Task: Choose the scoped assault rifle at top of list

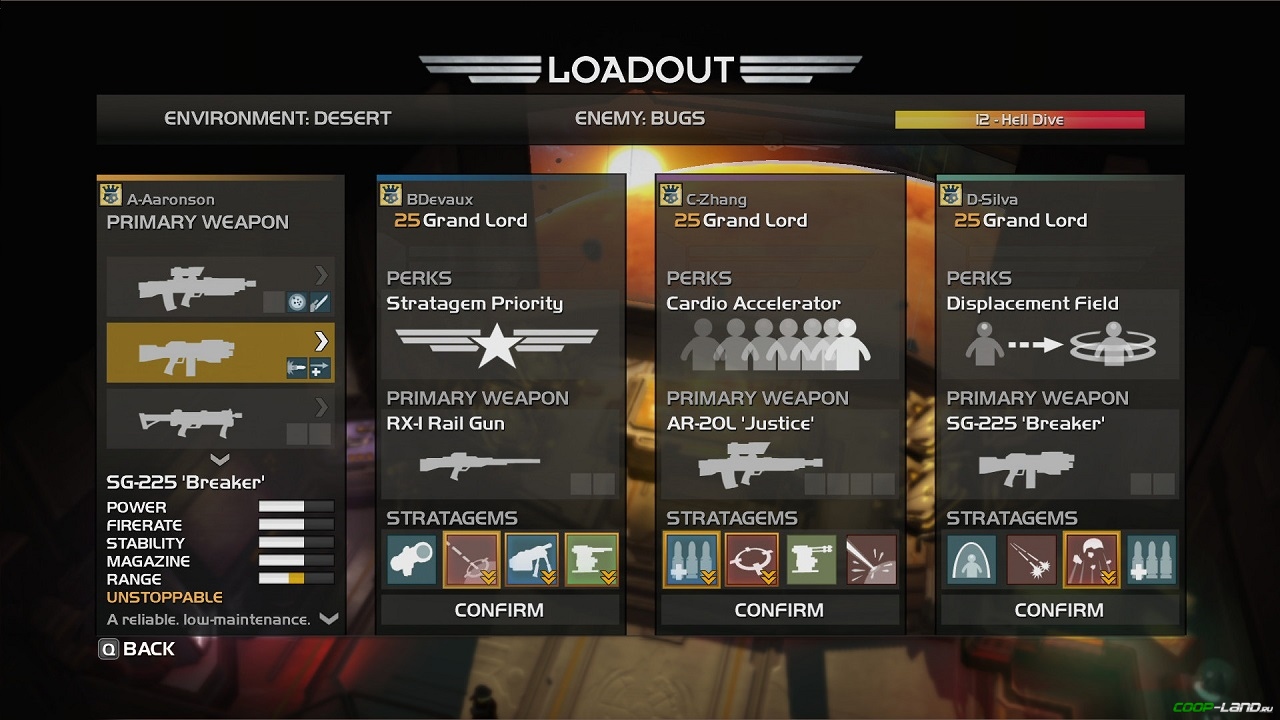Action: [220, 287]
